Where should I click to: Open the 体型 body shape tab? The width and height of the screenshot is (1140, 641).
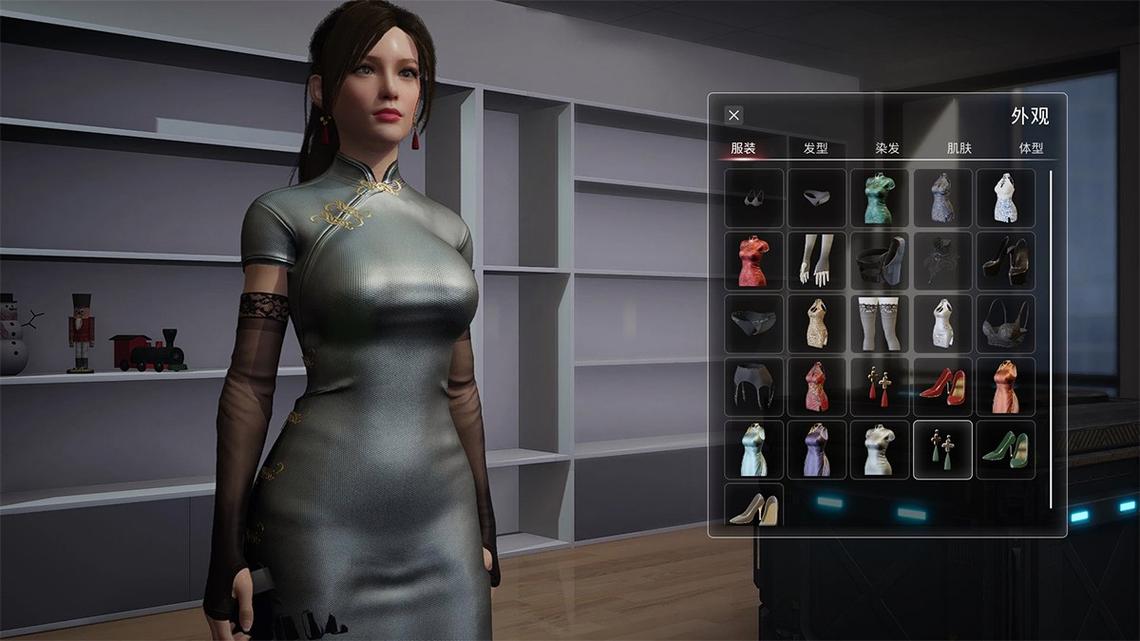pos(1031,148)
